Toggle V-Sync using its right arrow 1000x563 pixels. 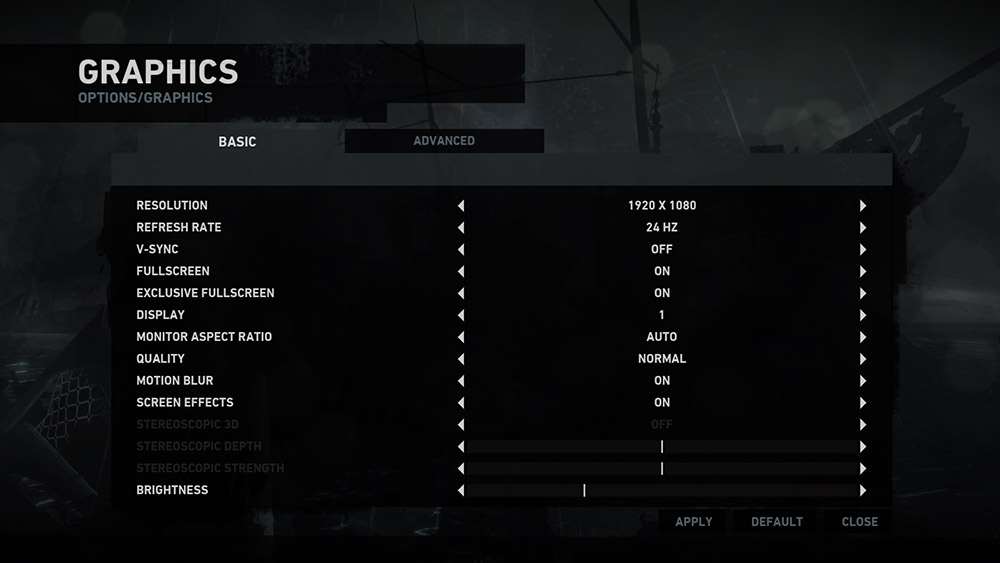(862, 250)
